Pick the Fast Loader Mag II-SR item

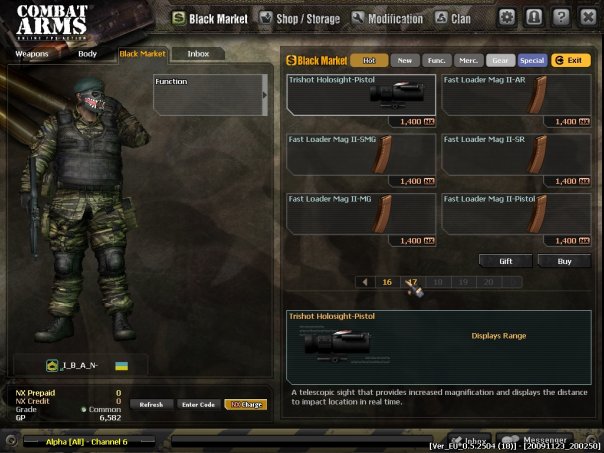pos(516,159)
